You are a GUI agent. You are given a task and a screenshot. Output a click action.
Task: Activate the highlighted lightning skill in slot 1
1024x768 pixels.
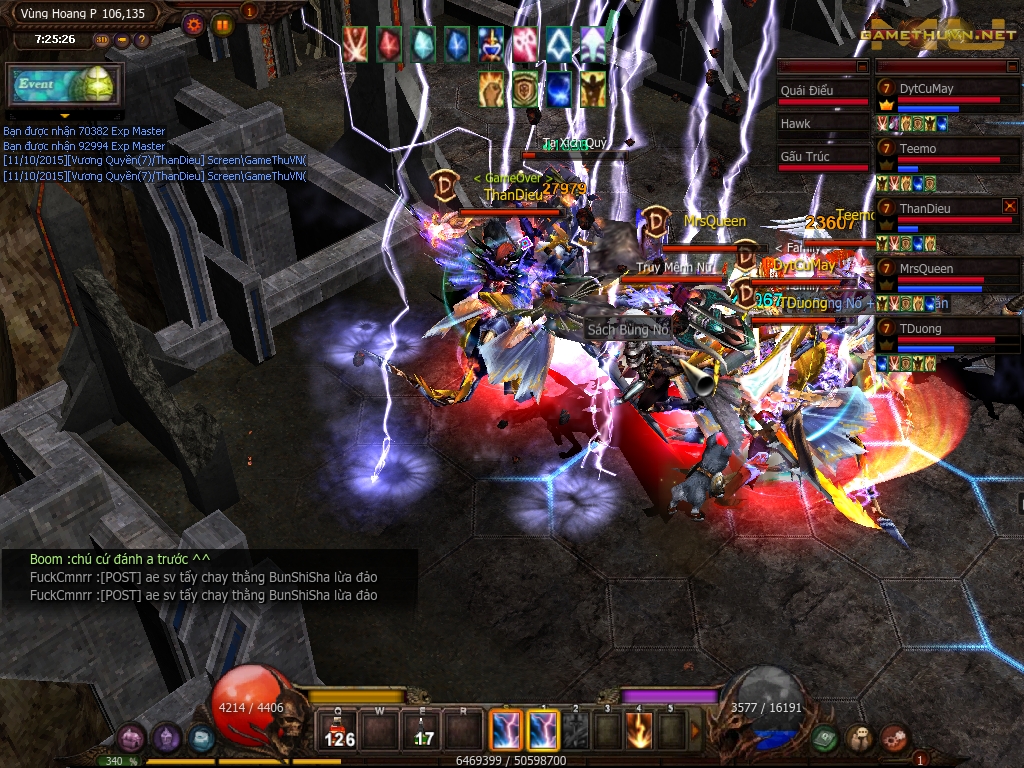[543, 731]
